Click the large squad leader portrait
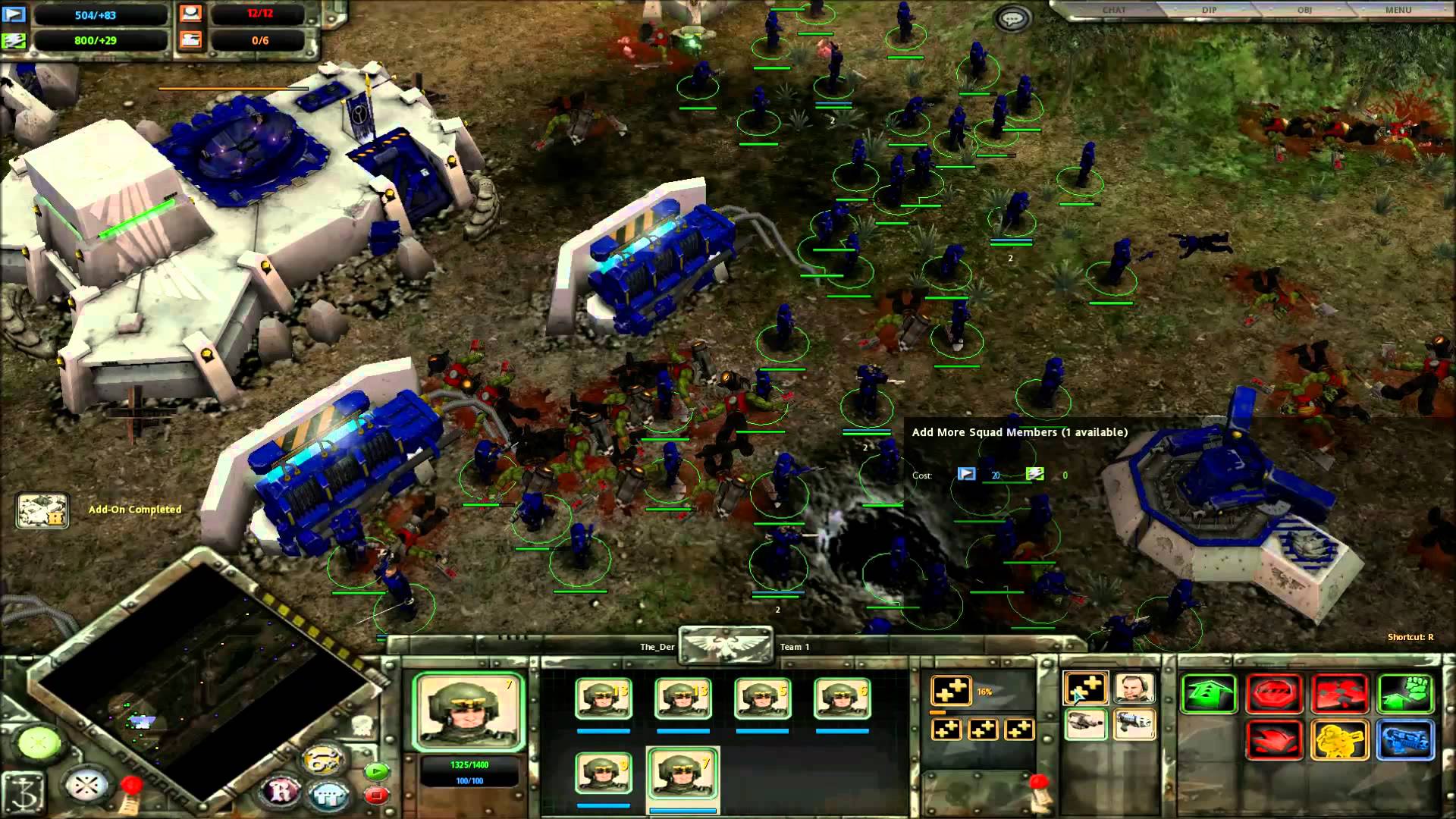Image resolution: width=1456 pixels, height=819 pixels. tap(469, 711)
